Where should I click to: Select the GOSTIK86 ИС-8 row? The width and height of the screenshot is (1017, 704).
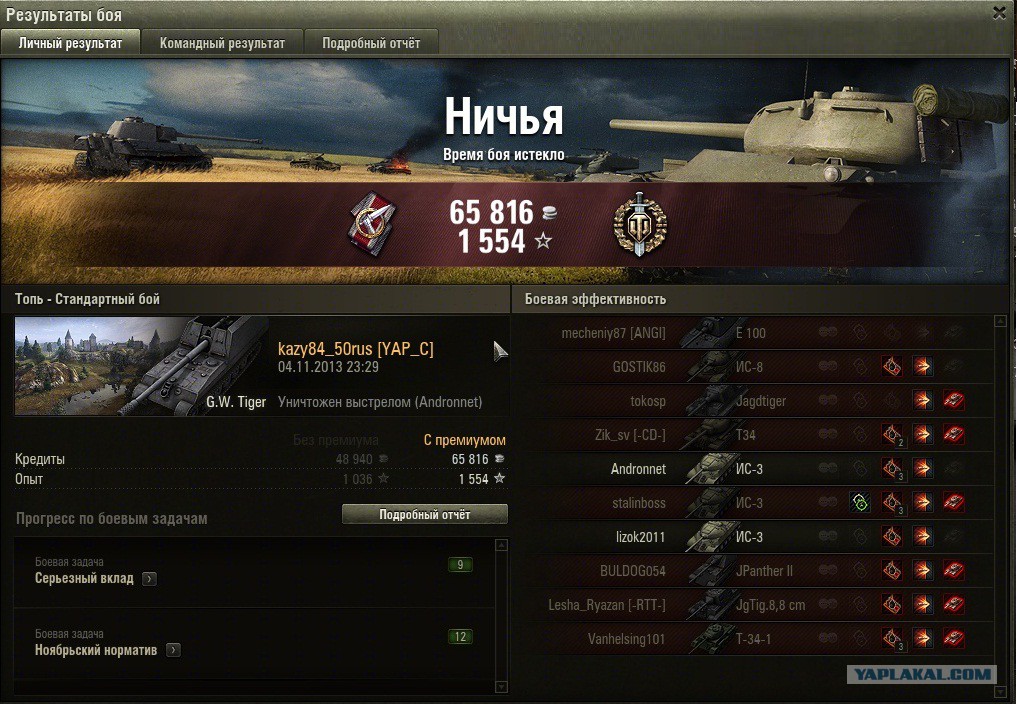tap(750, 367)
